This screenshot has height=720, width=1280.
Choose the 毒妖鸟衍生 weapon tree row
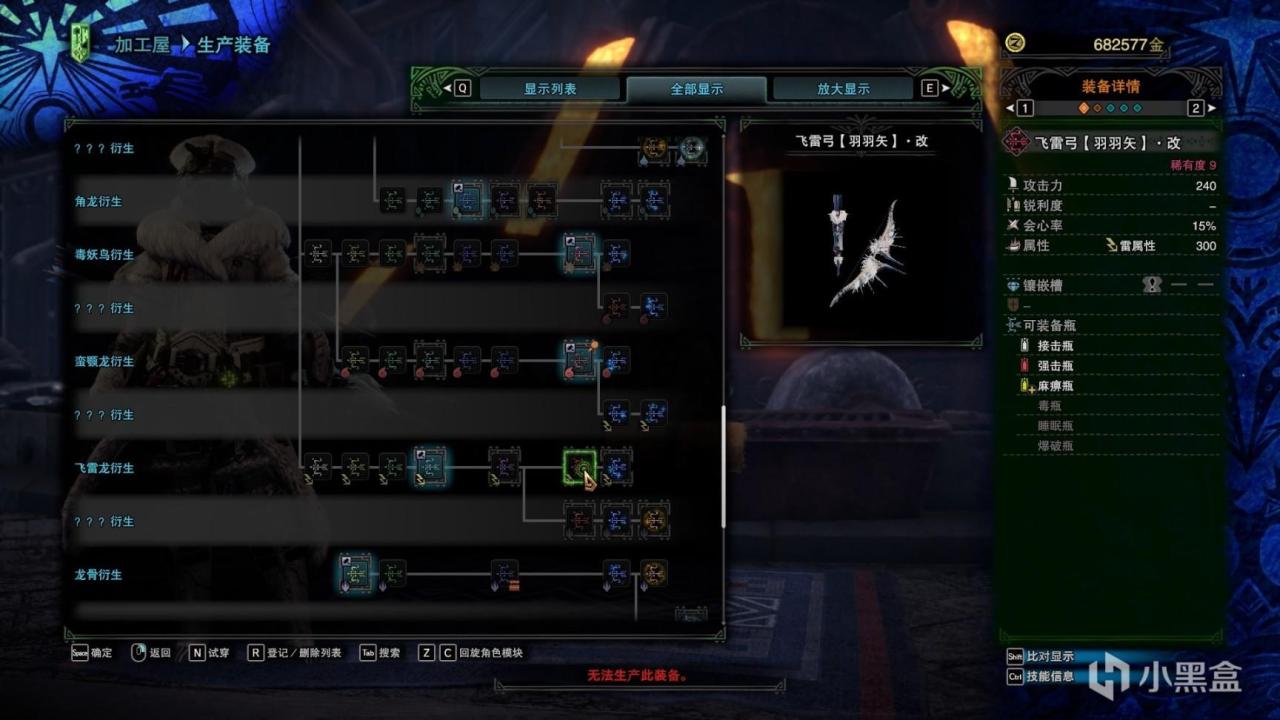(x=104, y=255)
